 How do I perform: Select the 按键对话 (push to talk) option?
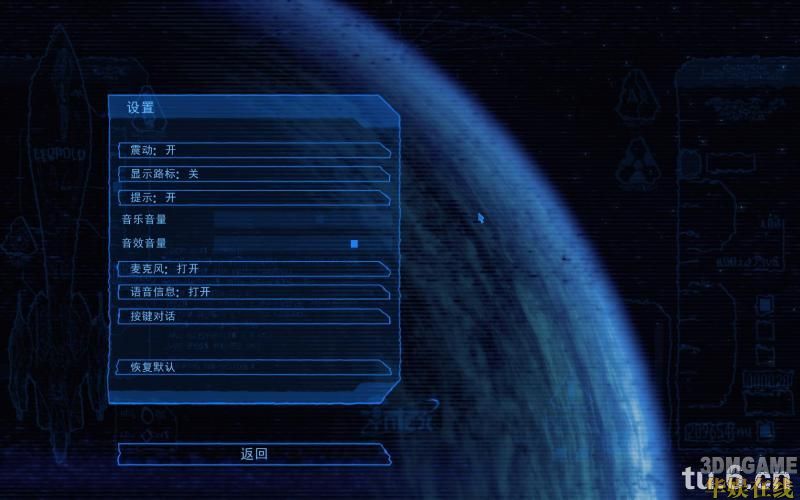252,316
